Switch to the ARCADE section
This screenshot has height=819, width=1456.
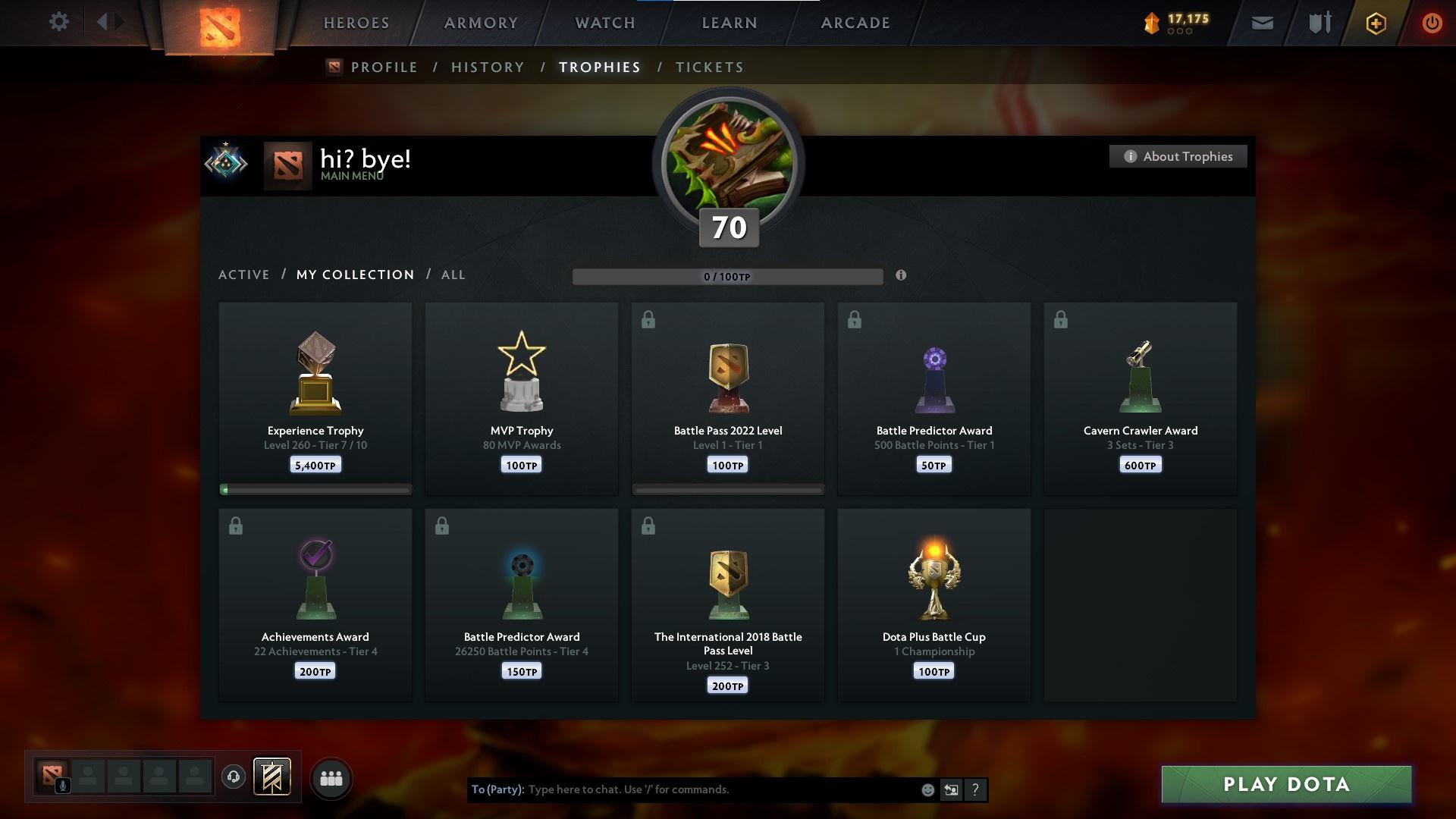(855, 23)
